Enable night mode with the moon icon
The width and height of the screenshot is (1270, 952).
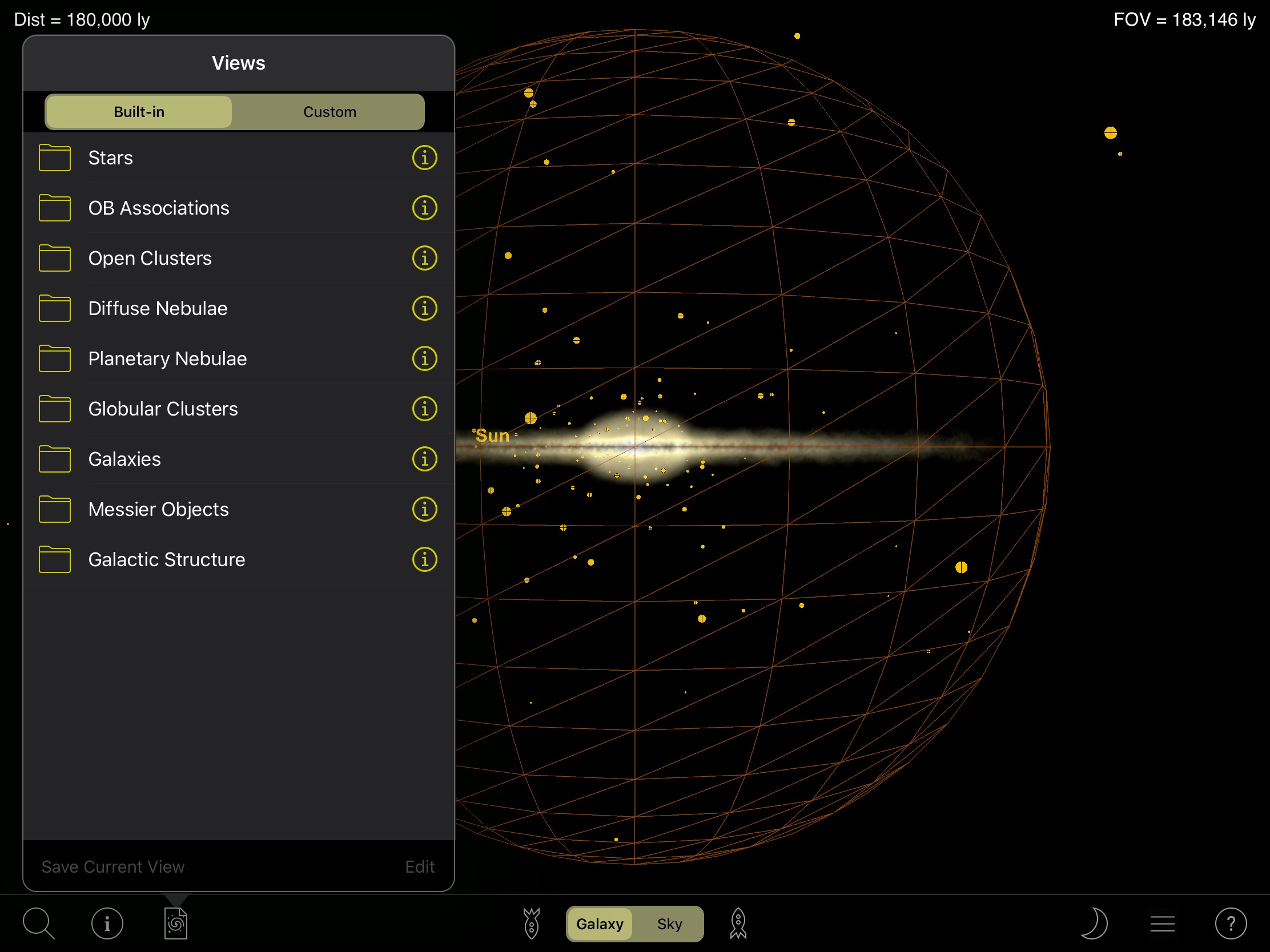point(1094,923)
